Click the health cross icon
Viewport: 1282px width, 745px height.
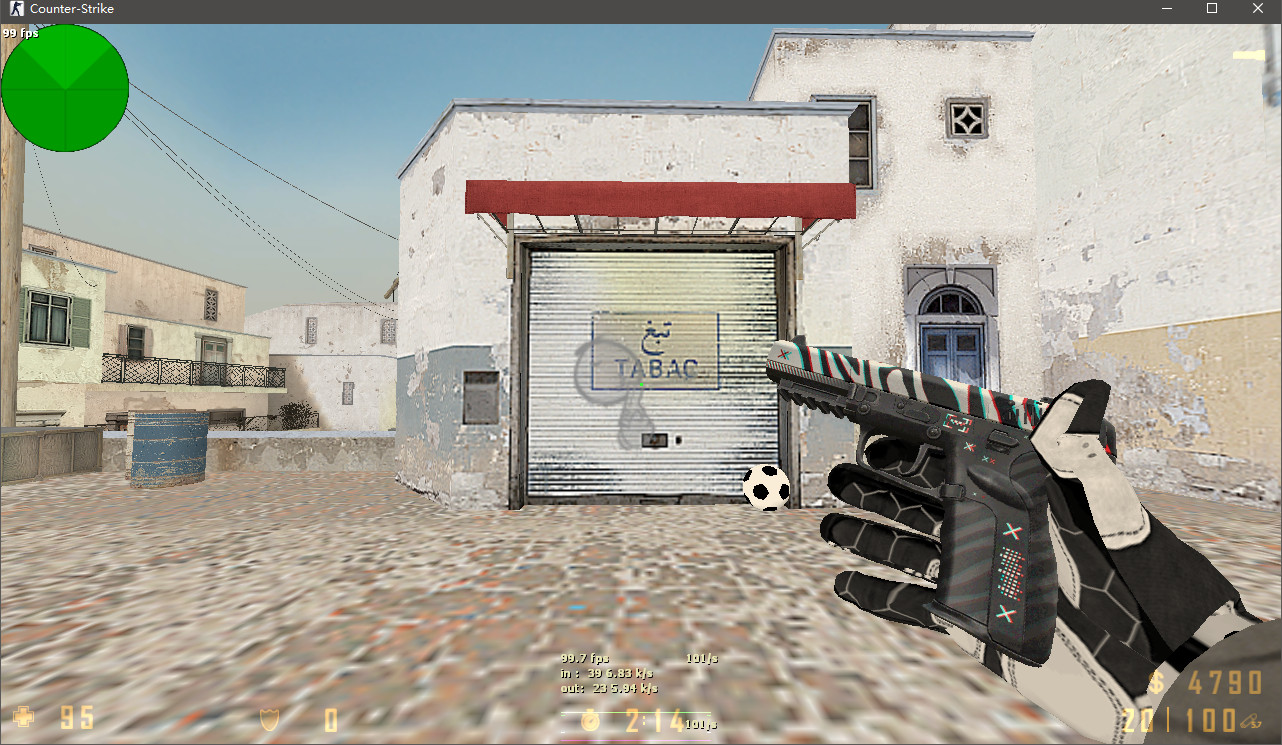click(x=22, y=718)
